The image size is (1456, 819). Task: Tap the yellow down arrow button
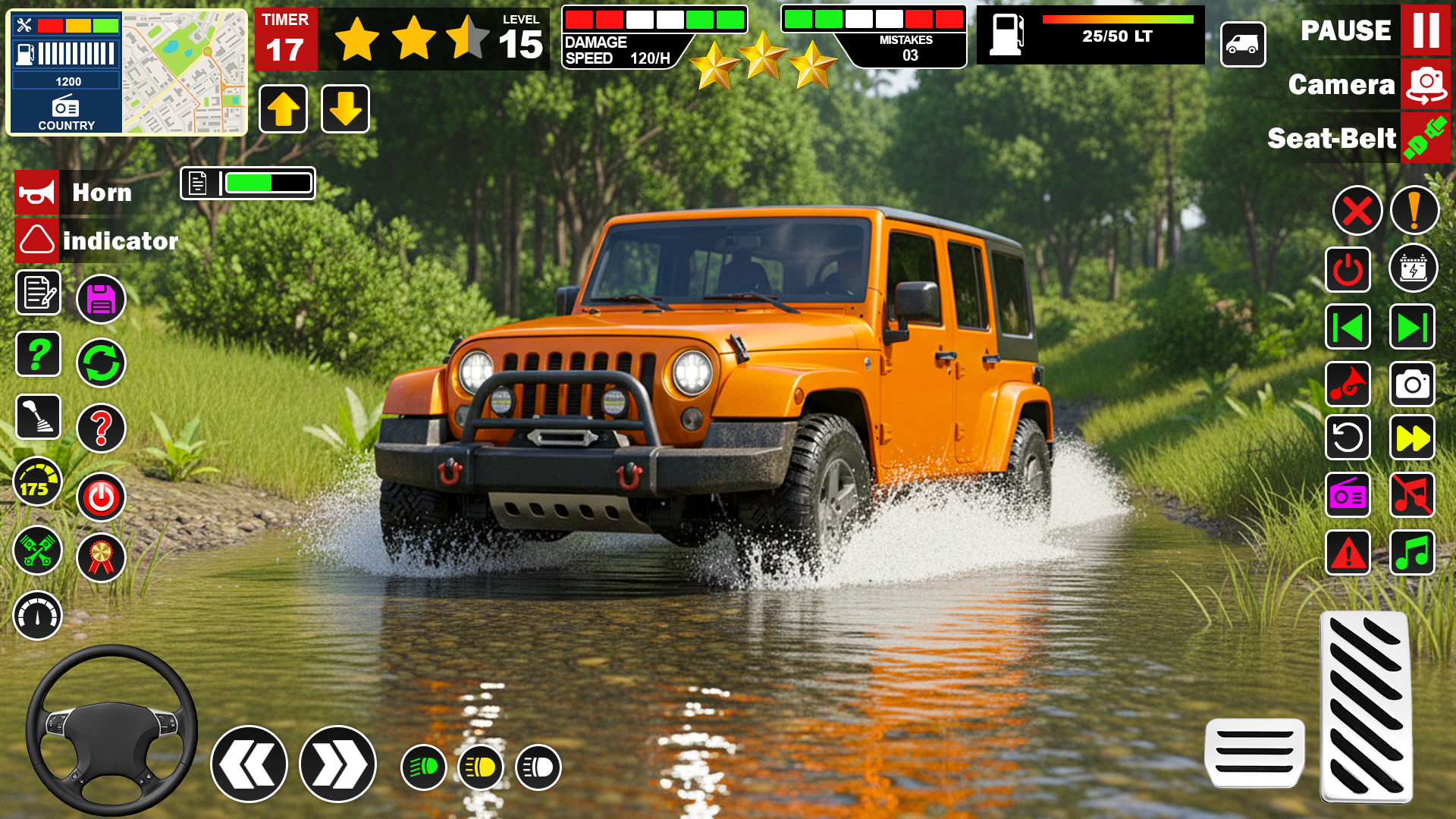pos(345,109)
